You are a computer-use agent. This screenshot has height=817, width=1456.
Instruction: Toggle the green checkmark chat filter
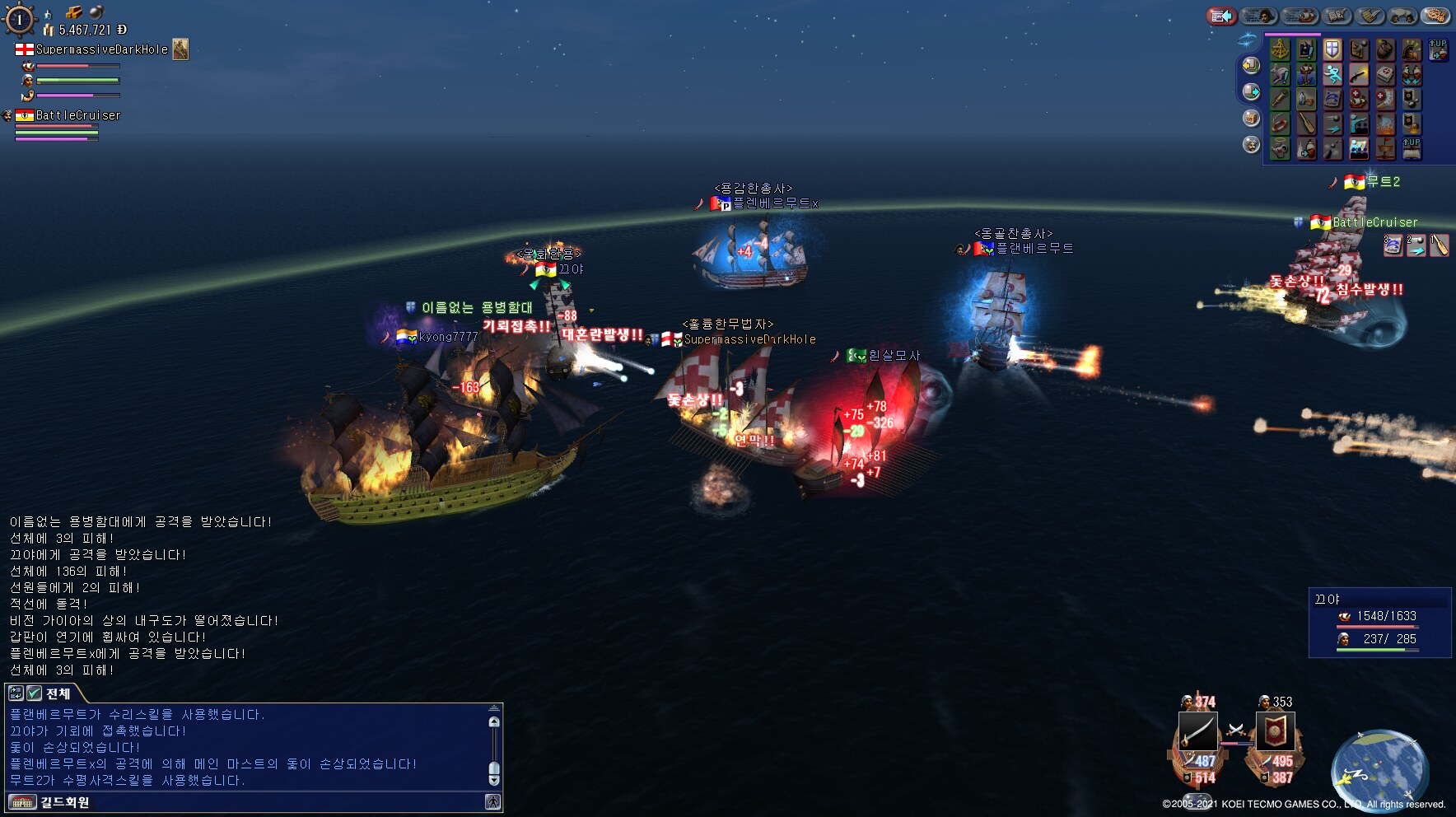pos(34,693)
